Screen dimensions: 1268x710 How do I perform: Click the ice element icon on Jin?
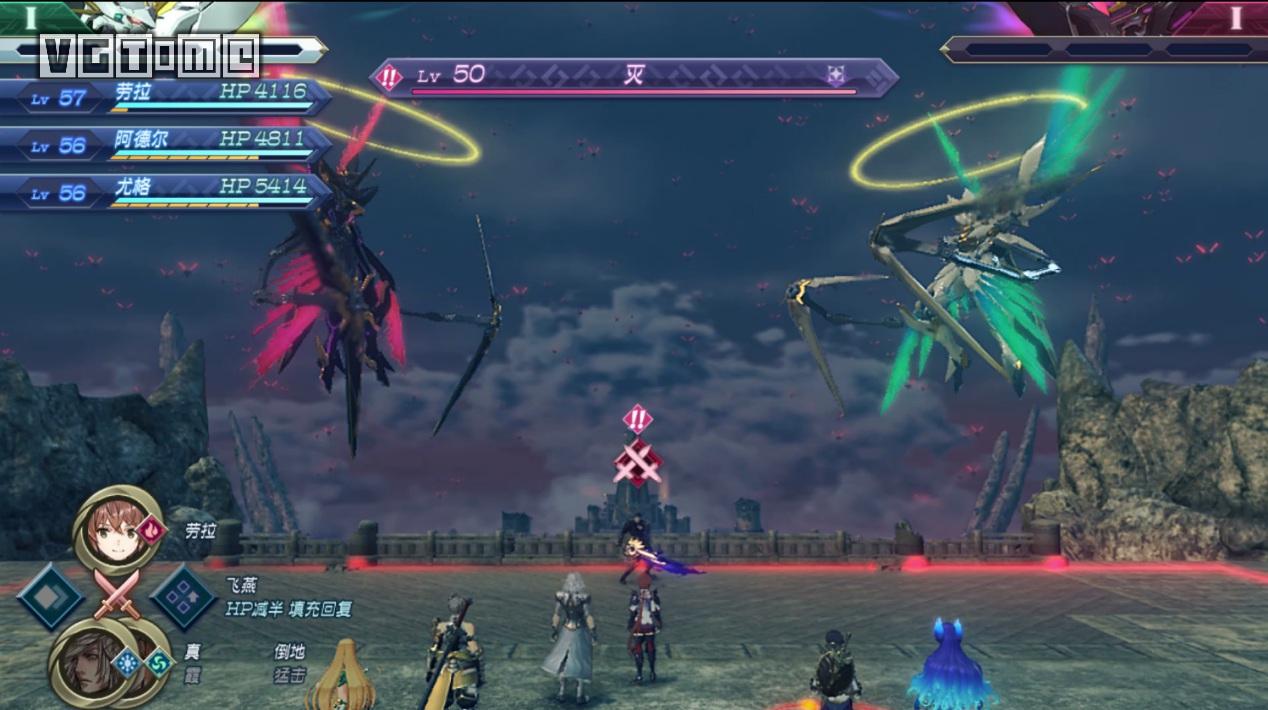click(127, 662)
